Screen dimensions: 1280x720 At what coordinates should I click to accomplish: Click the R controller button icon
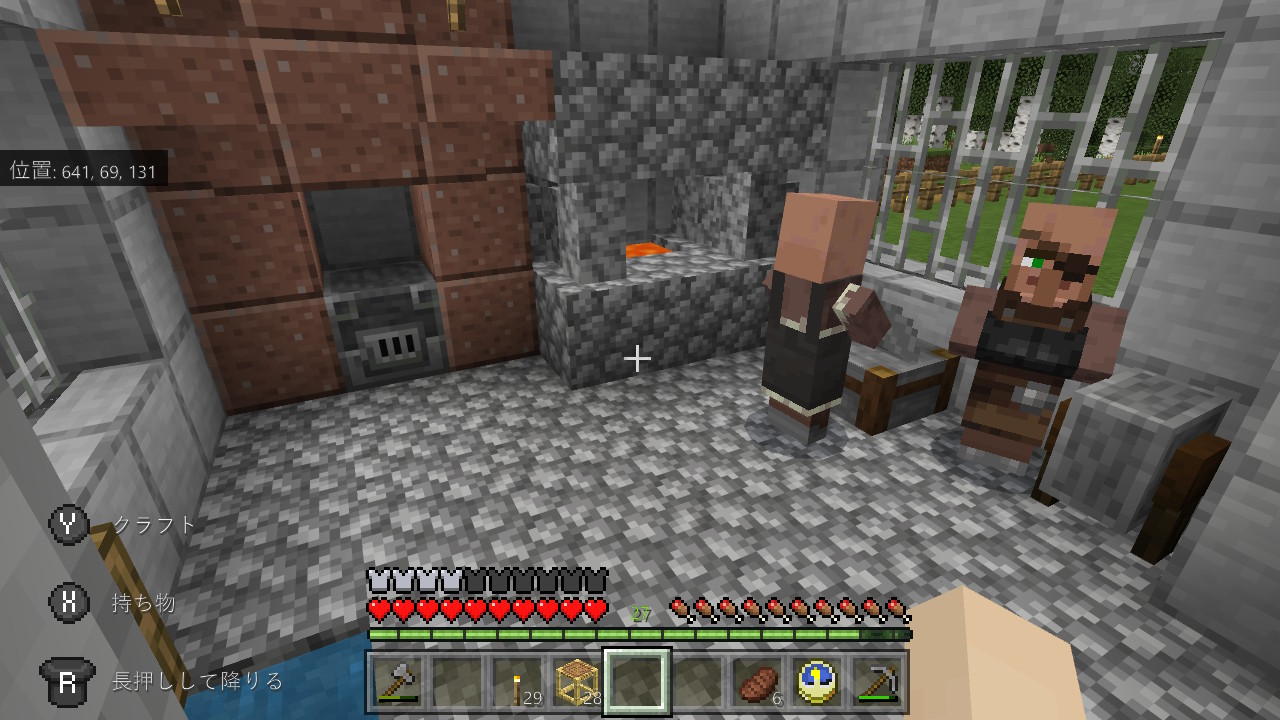67,680
